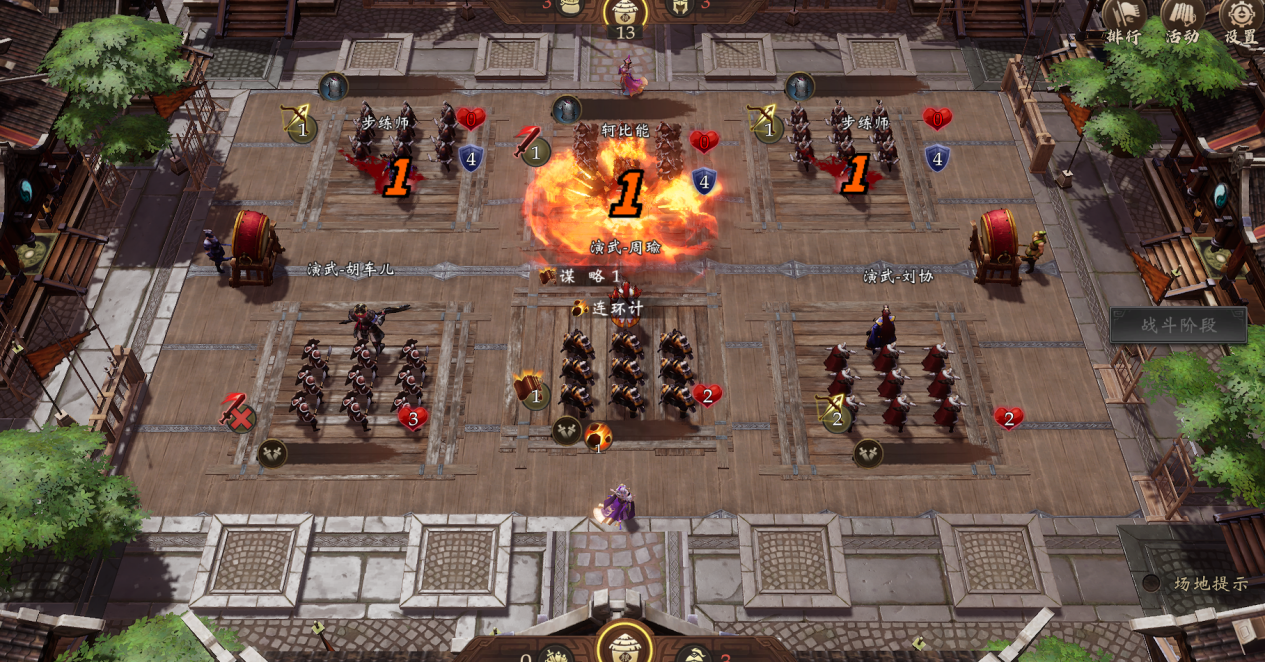The height and width of the screenshot is (662, 1265).
Task: Click the opponent's granary icon above 13
Action: (x=625, y=10)
